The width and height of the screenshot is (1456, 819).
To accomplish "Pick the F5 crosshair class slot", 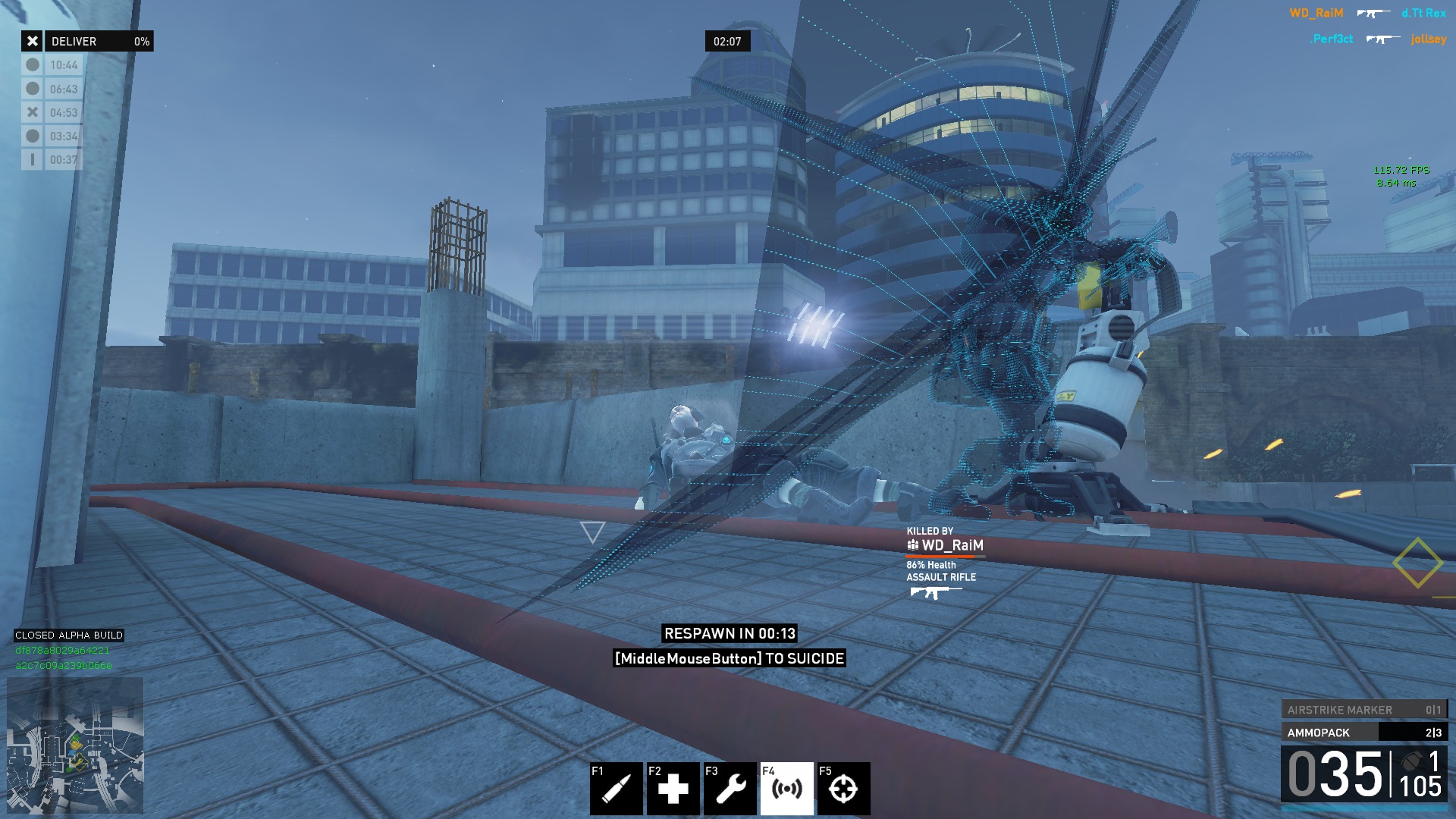I will pos(843,789).
